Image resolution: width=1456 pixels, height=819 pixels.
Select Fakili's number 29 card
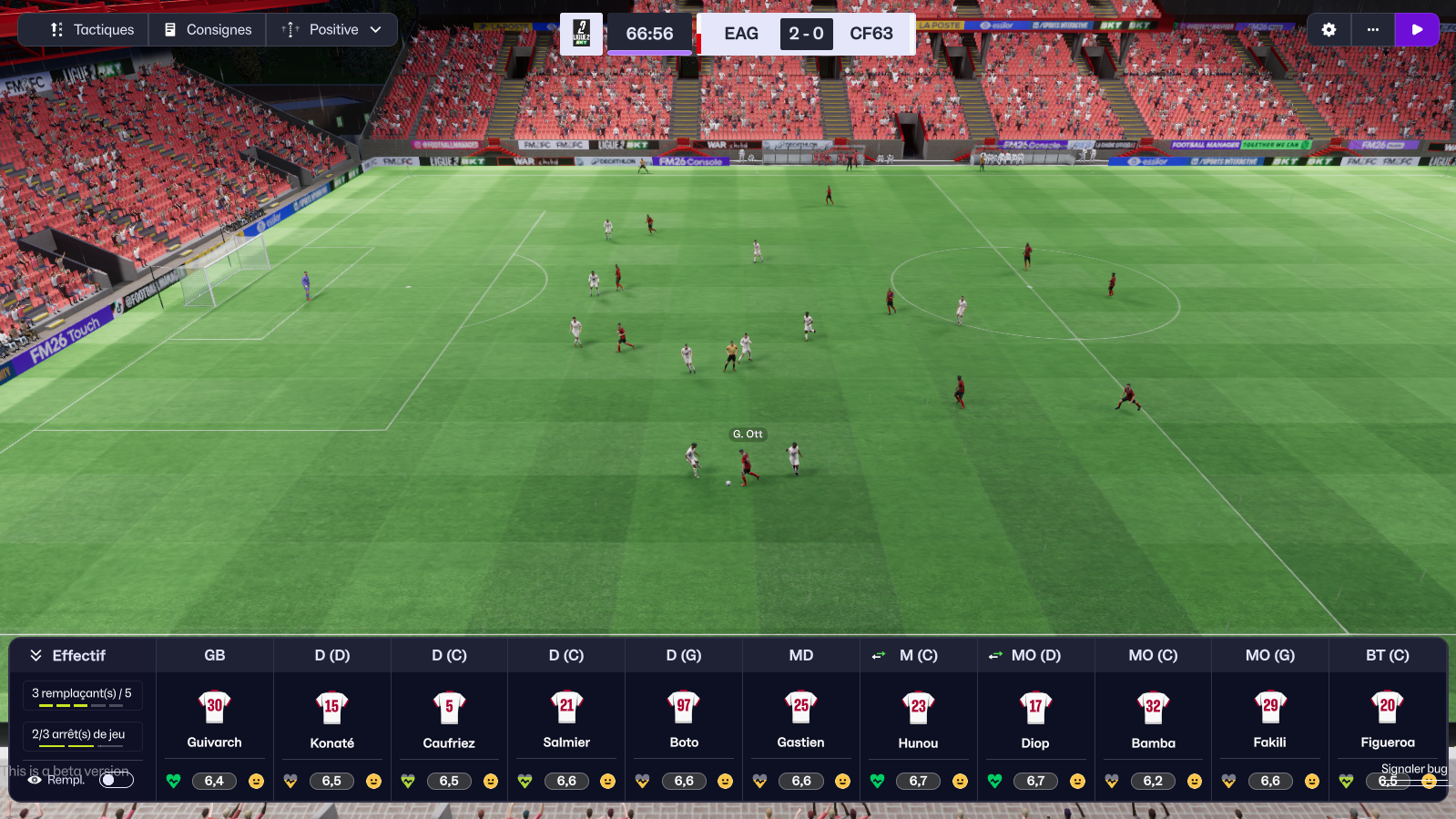[x=1270, y=719]
